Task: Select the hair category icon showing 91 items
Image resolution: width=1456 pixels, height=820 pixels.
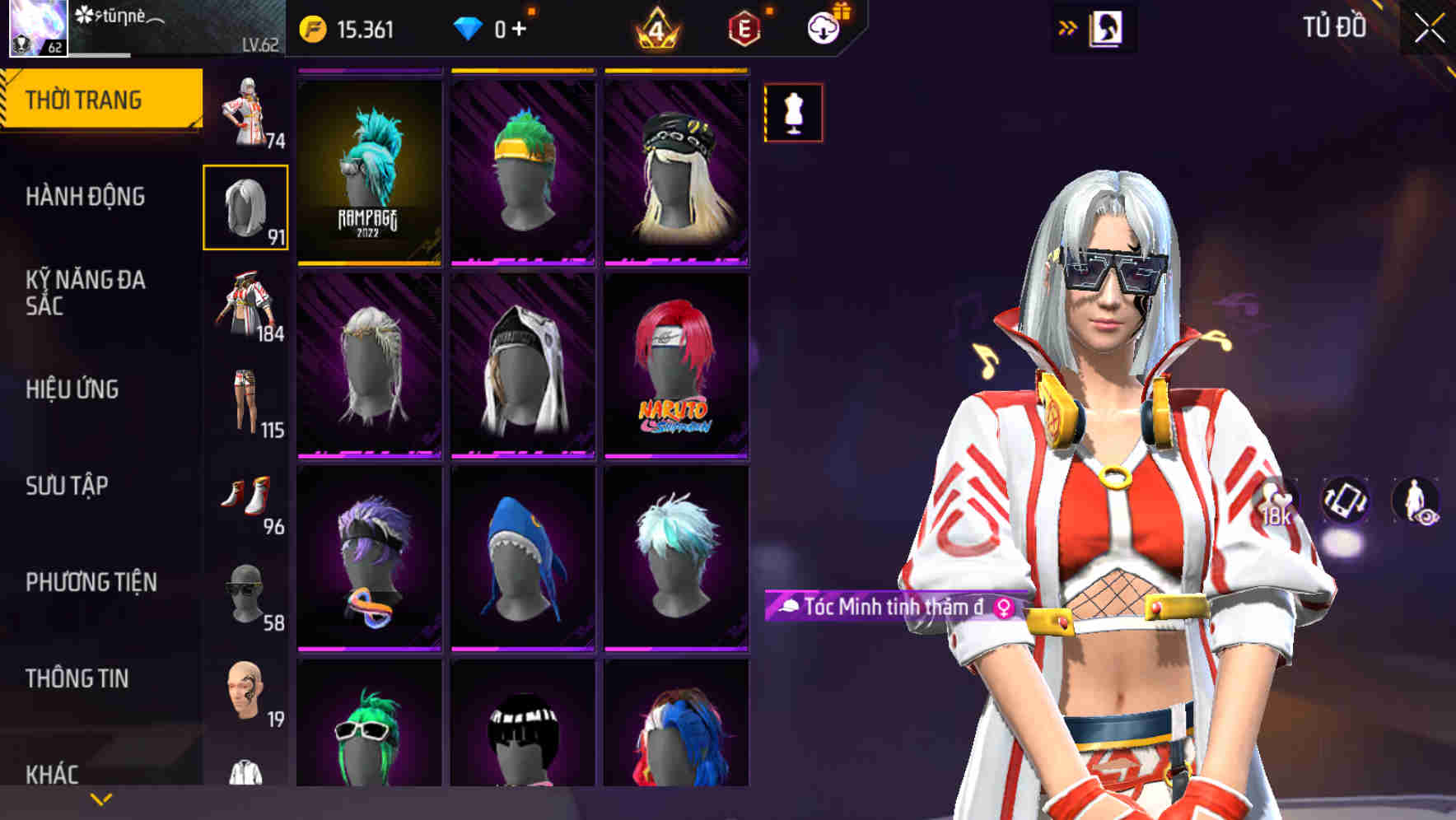Action: point(245,205)
